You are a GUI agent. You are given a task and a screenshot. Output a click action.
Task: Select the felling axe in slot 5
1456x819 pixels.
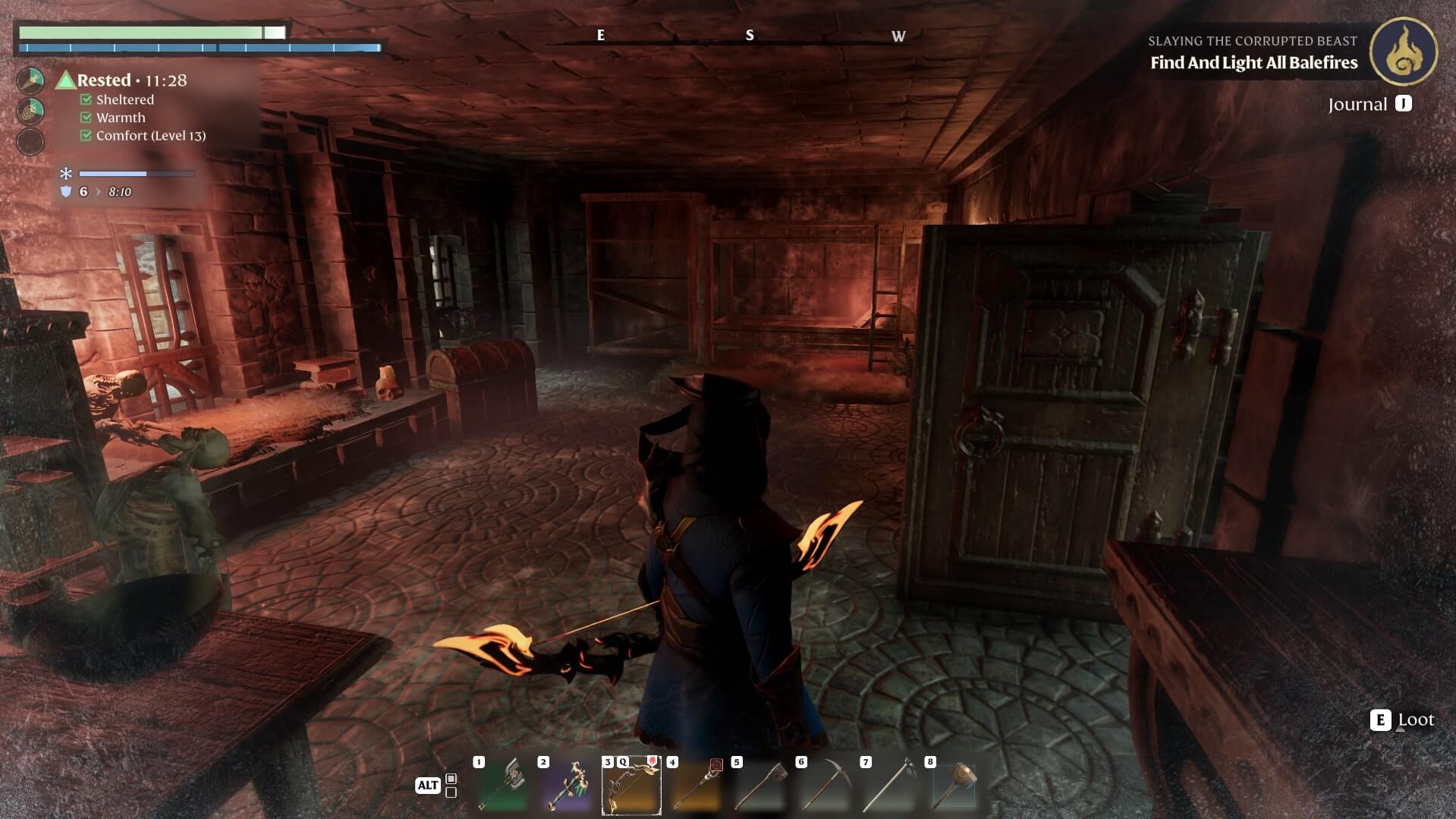pyautogui.click(x=760, y=786)
